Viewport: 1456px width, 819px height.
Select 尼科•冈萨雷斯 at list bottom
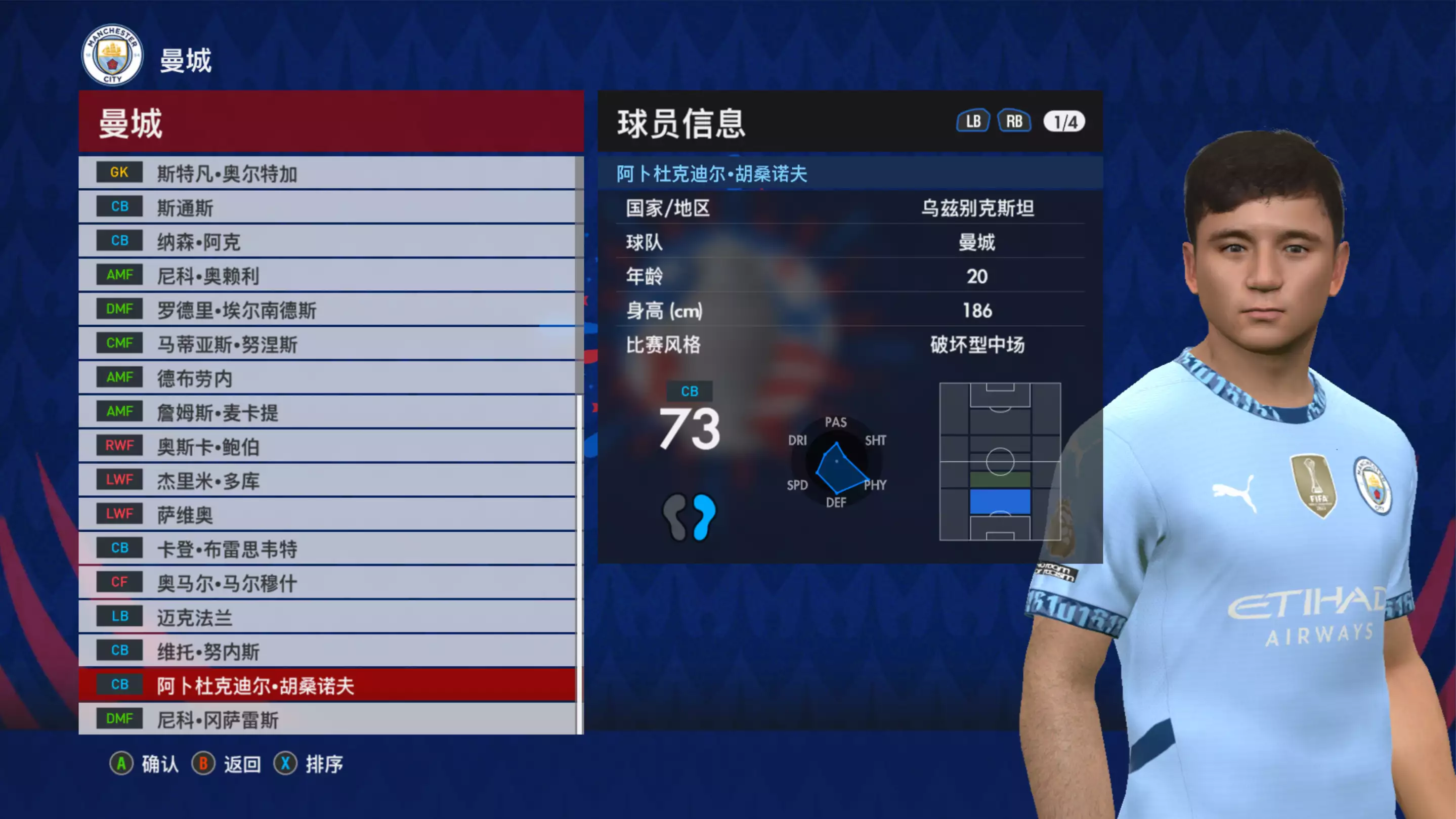(328, 719)
